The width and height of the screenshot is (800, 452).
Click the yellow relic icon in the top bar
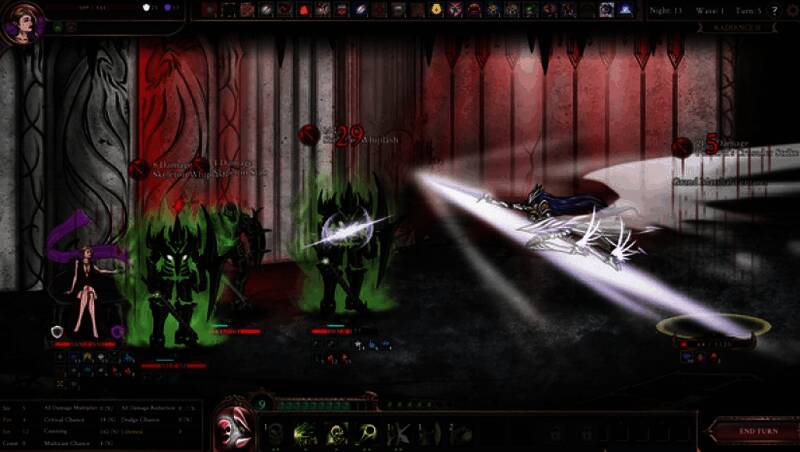(x=437, y=10)
